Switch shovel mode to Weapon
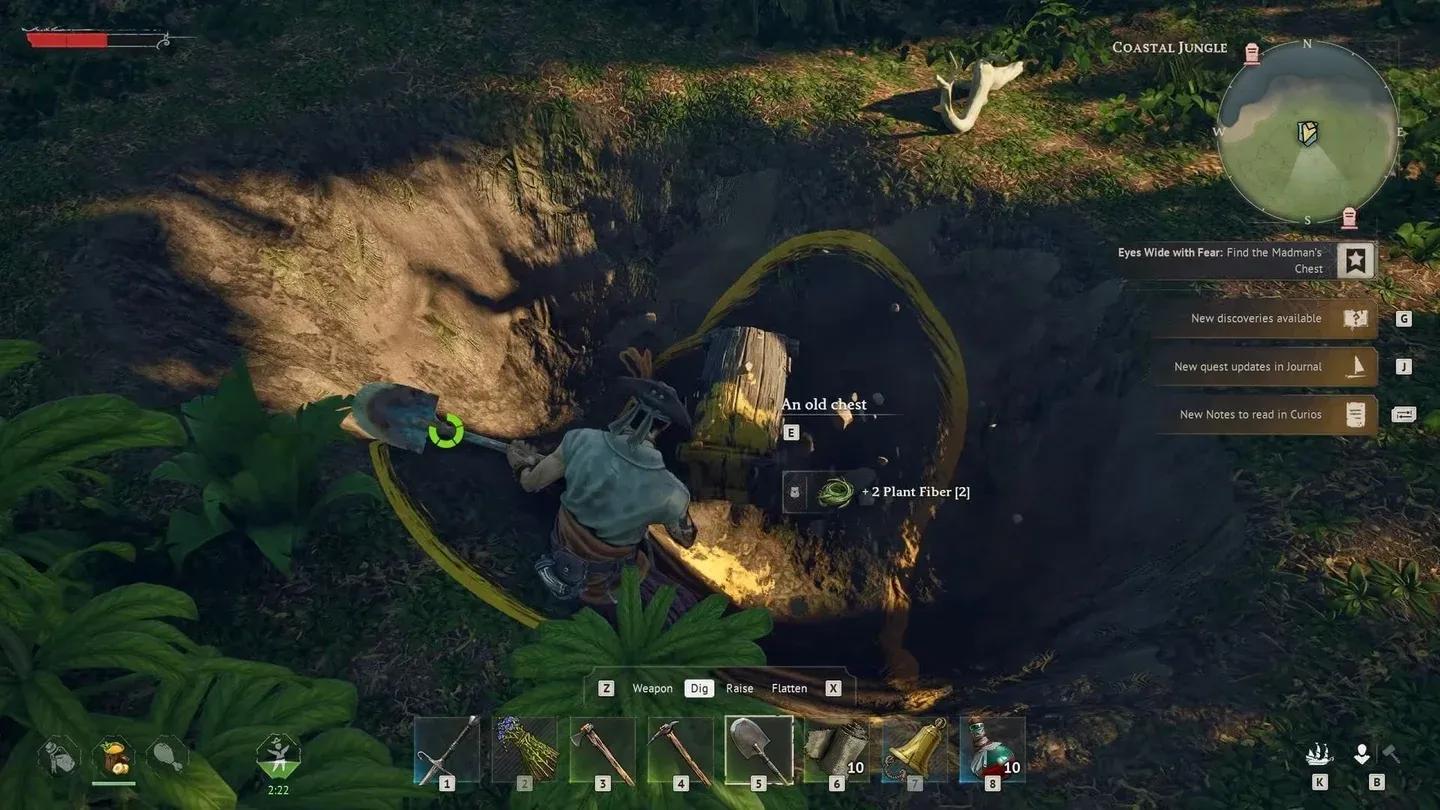 (x=652, y=688)
